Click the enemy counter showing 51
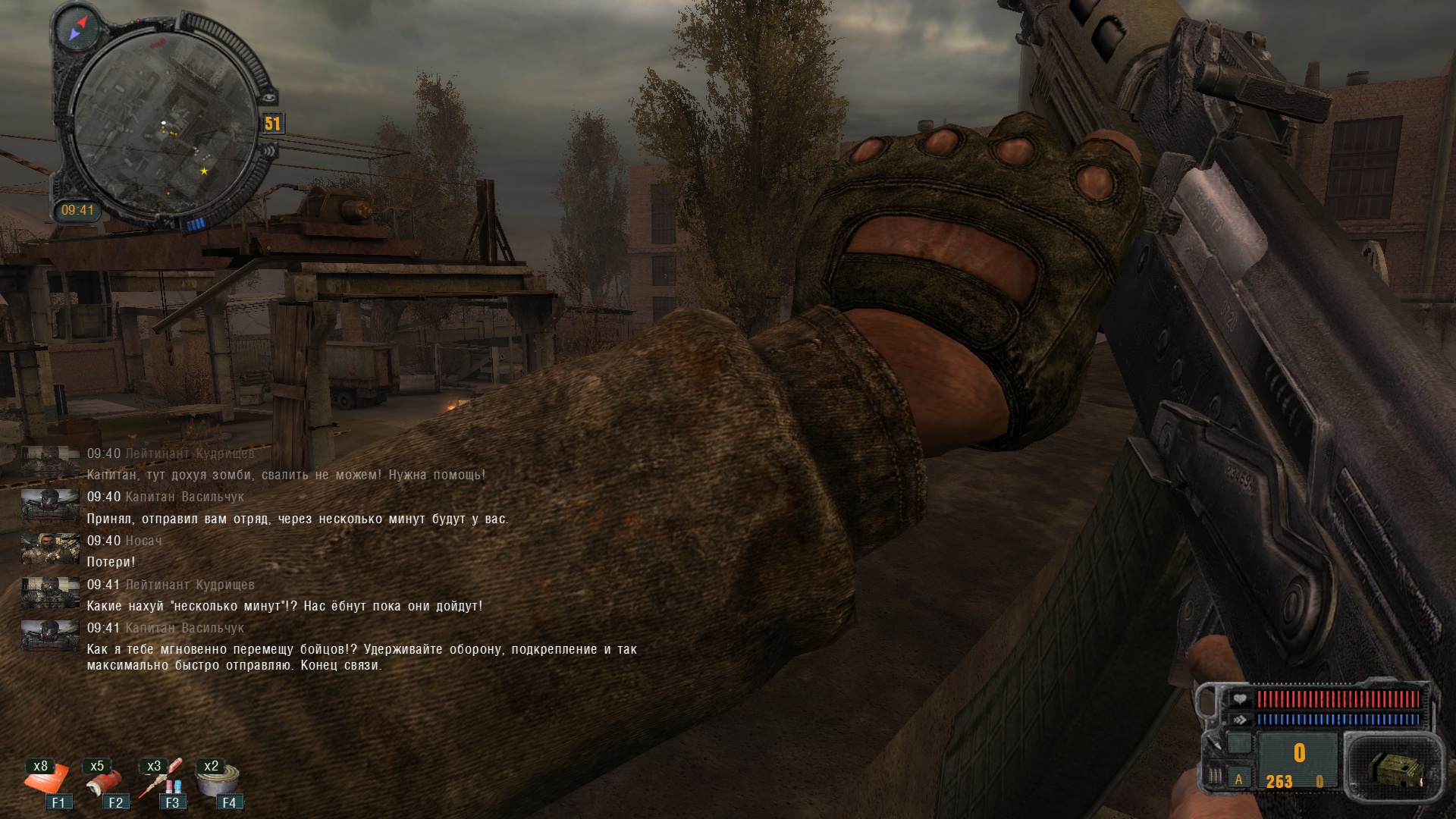 coord(273,124)
